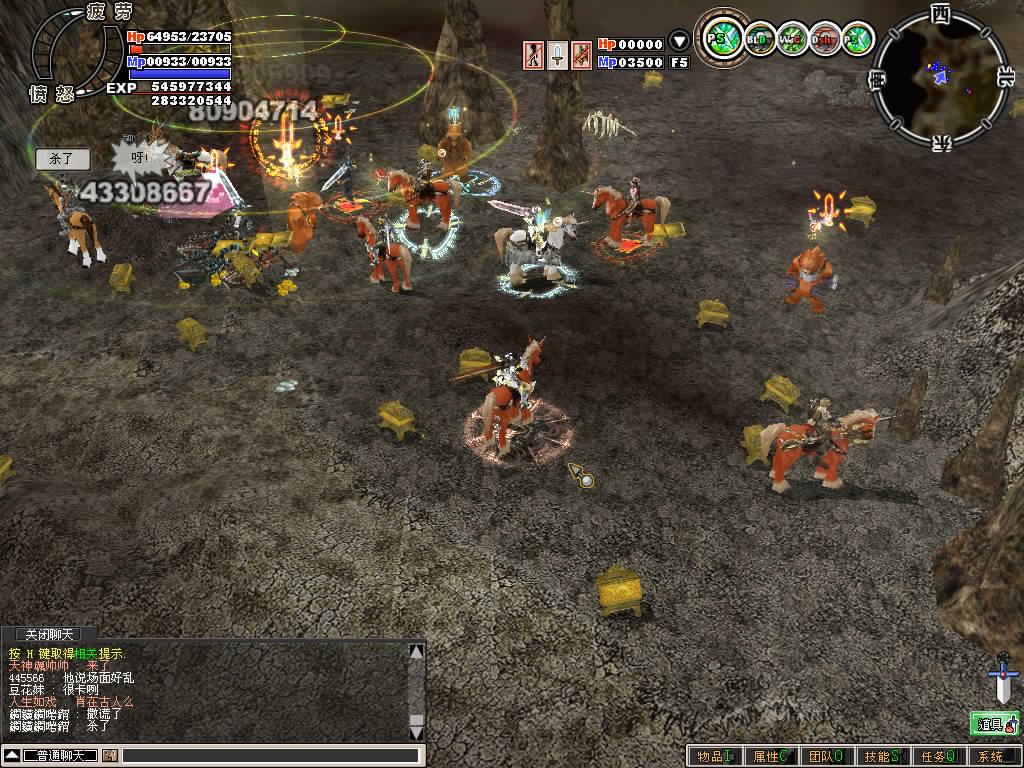
Task: Activate the red Dsh skill icon
Action: pos(824,39)
